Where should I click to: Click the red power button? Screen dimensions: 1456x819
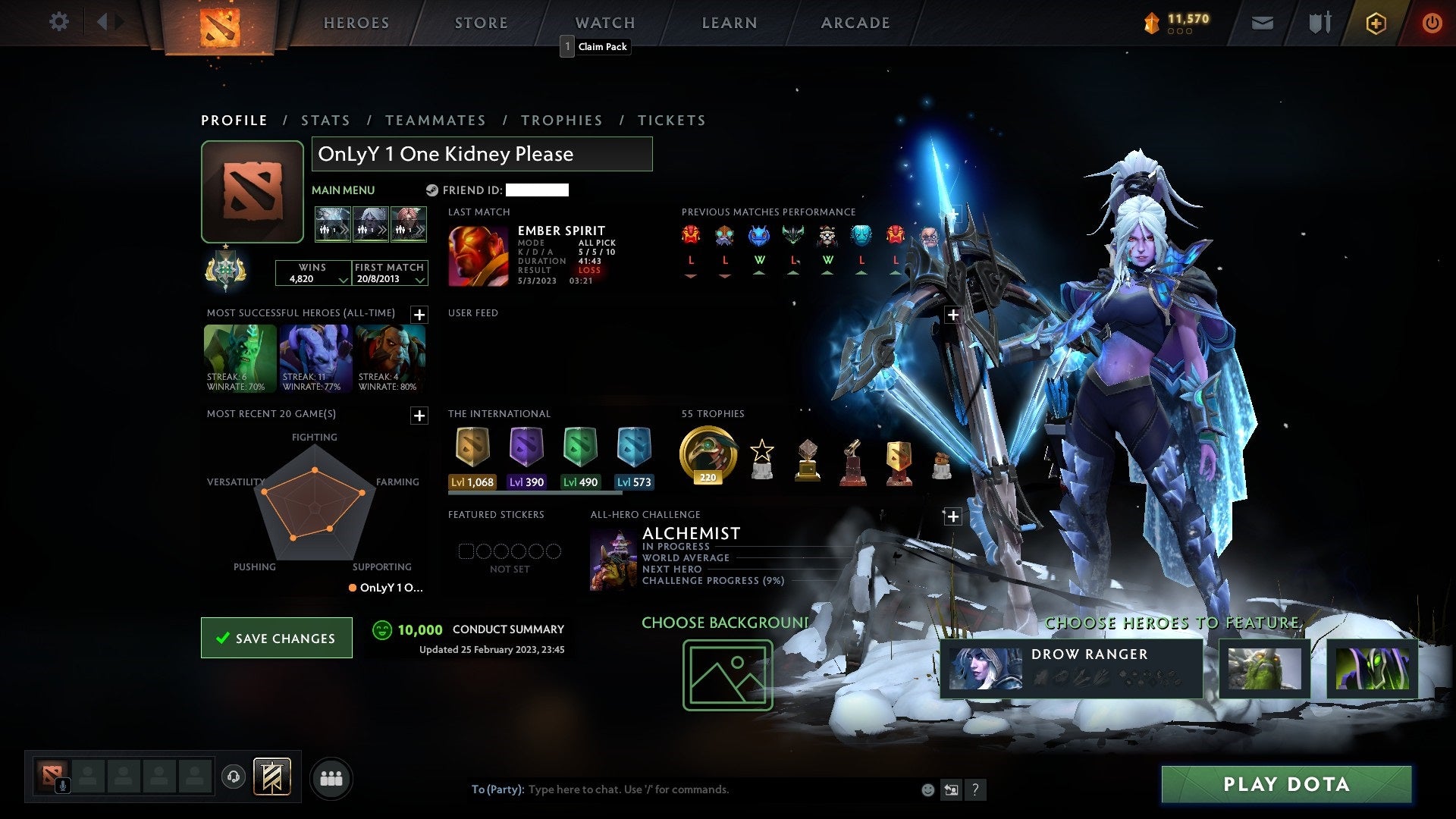click(1432, 23)
